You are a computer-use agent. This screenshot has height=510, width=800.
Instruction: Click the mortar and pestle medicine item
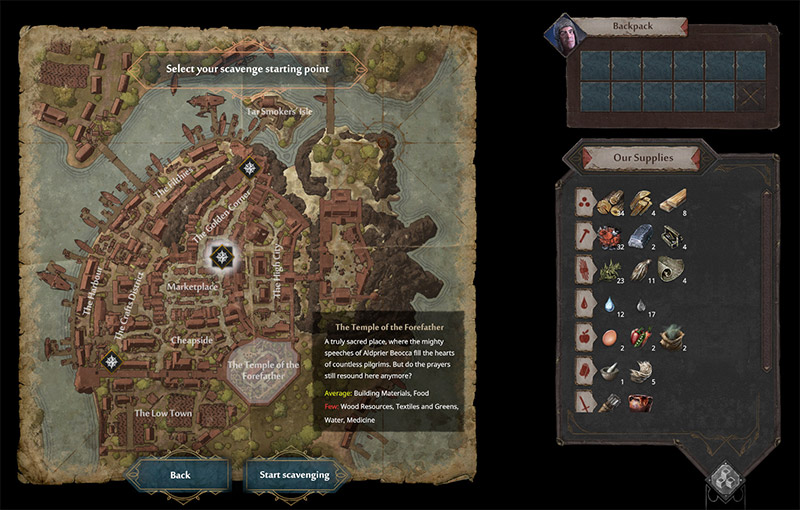606,370
